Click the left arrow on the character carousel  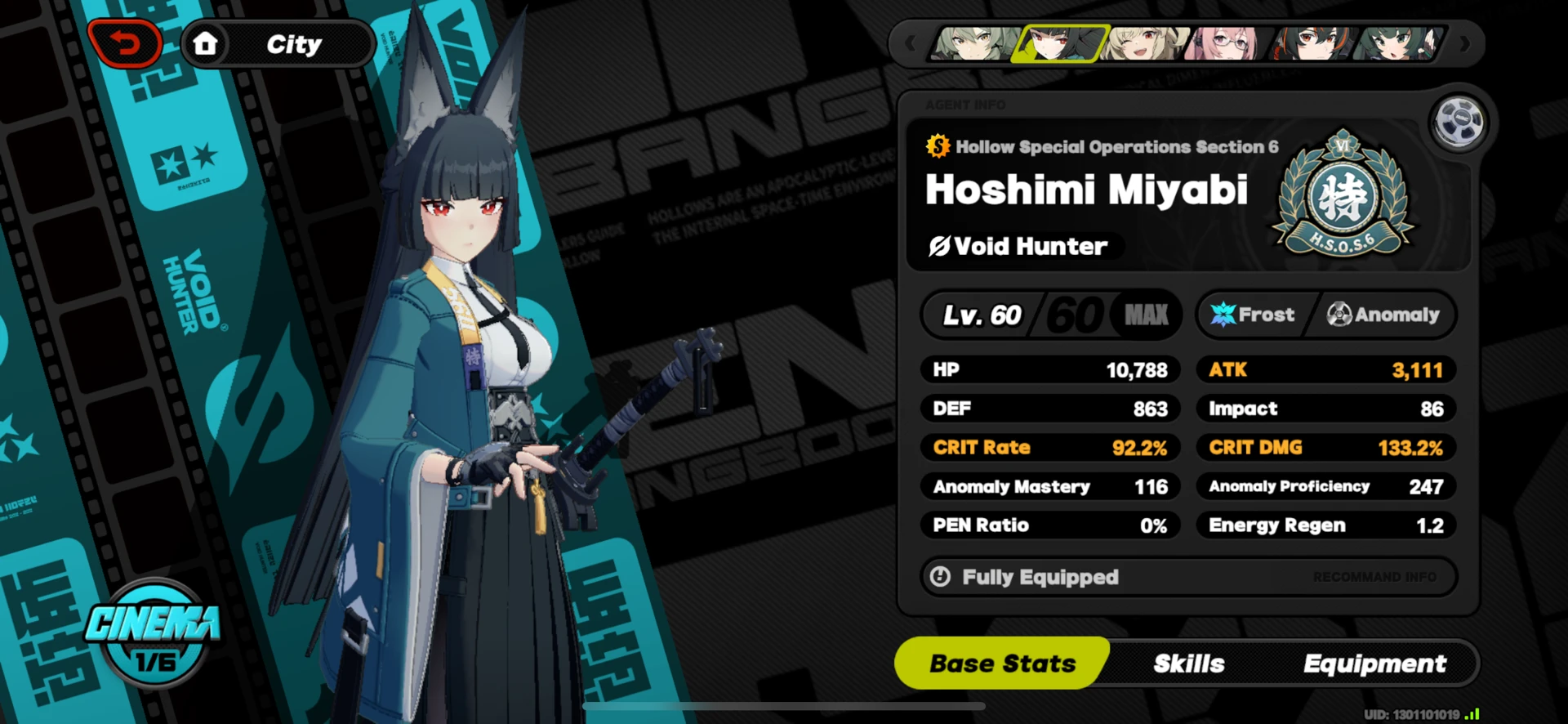pyautogui.click(x=909, y=44)
